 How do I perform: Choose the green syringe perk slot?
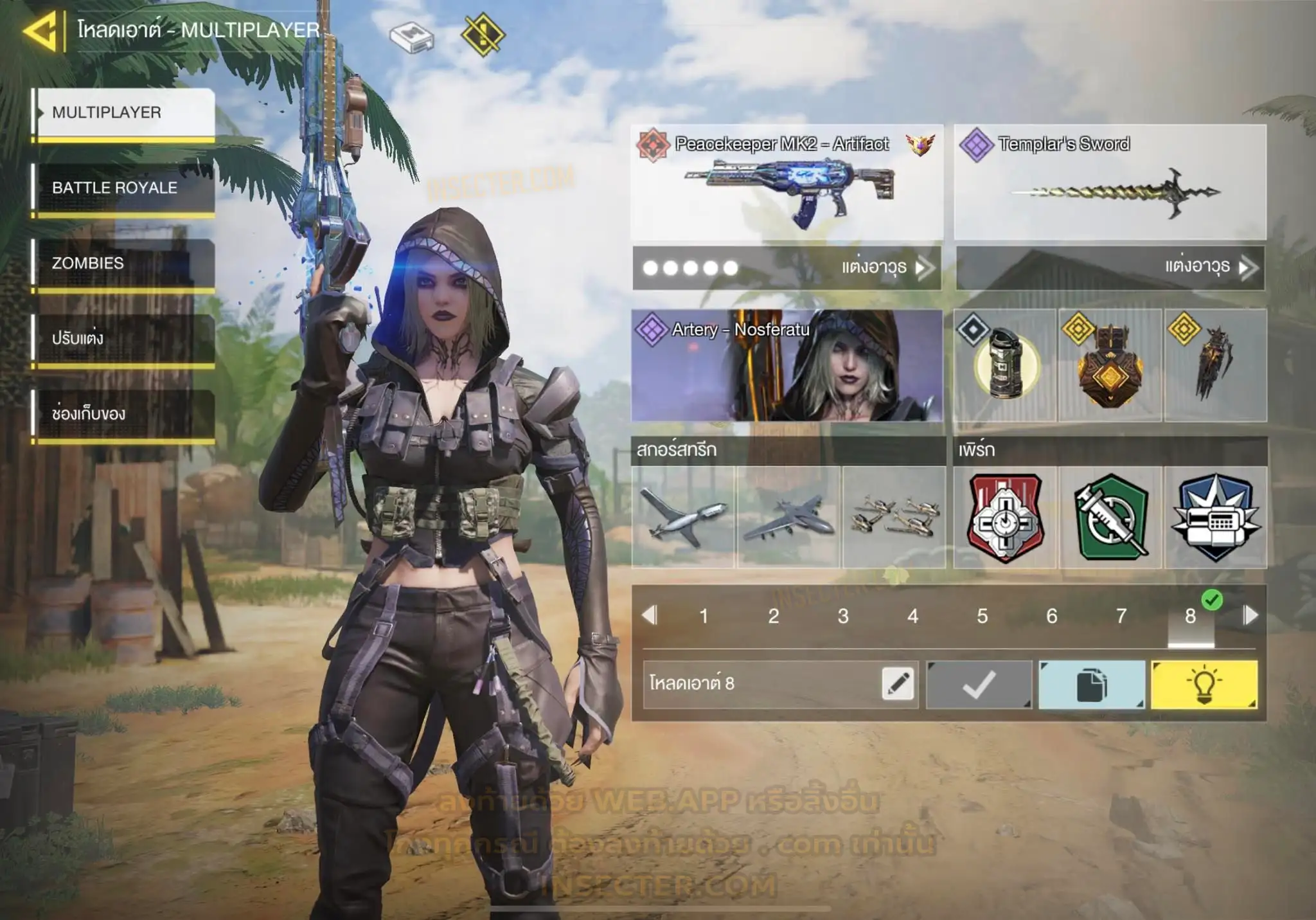click(x=1110, y=517)
